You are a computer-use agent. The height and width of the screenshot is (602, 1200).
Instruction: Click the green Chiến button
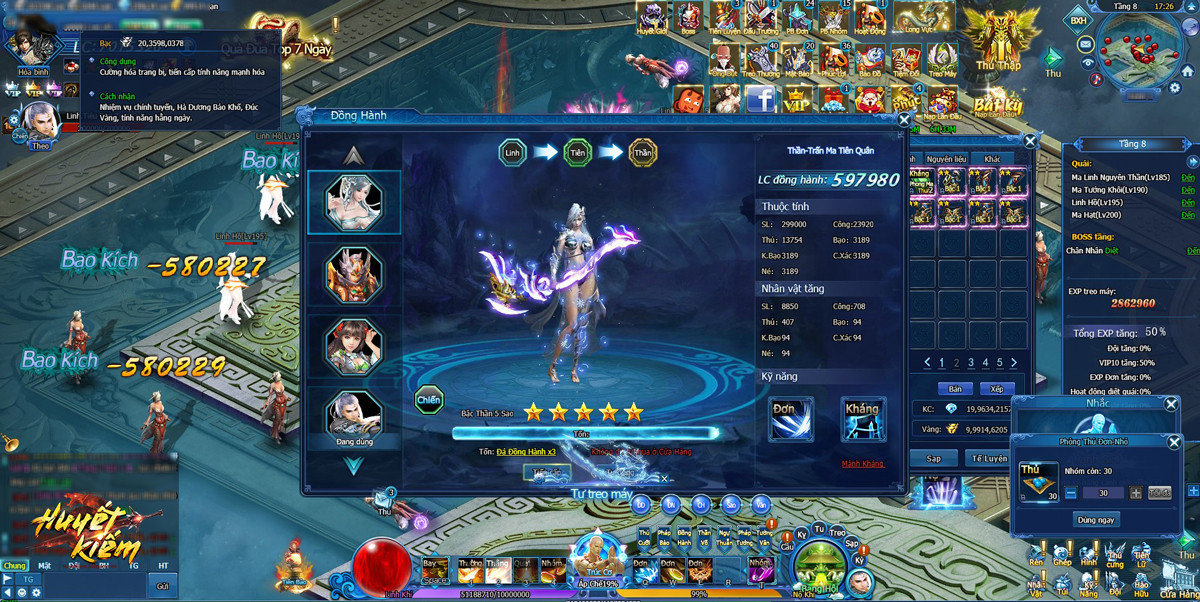pyautogui.click(x=429, y=399)
